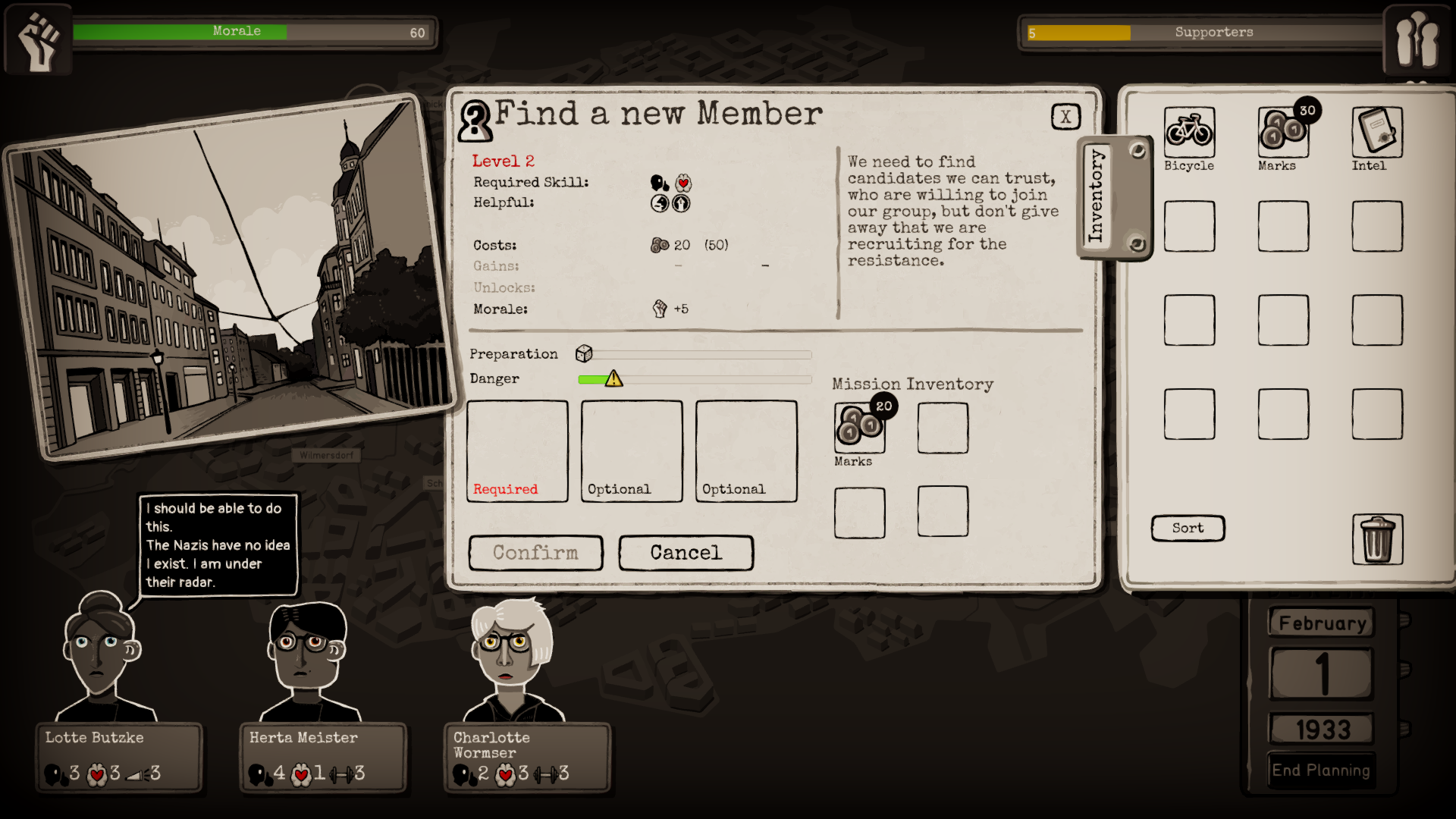Screen dimensions: 1456x819
Task: Click the Preparation dice icon
Action: pyautogui.click(x=584, y=354)
